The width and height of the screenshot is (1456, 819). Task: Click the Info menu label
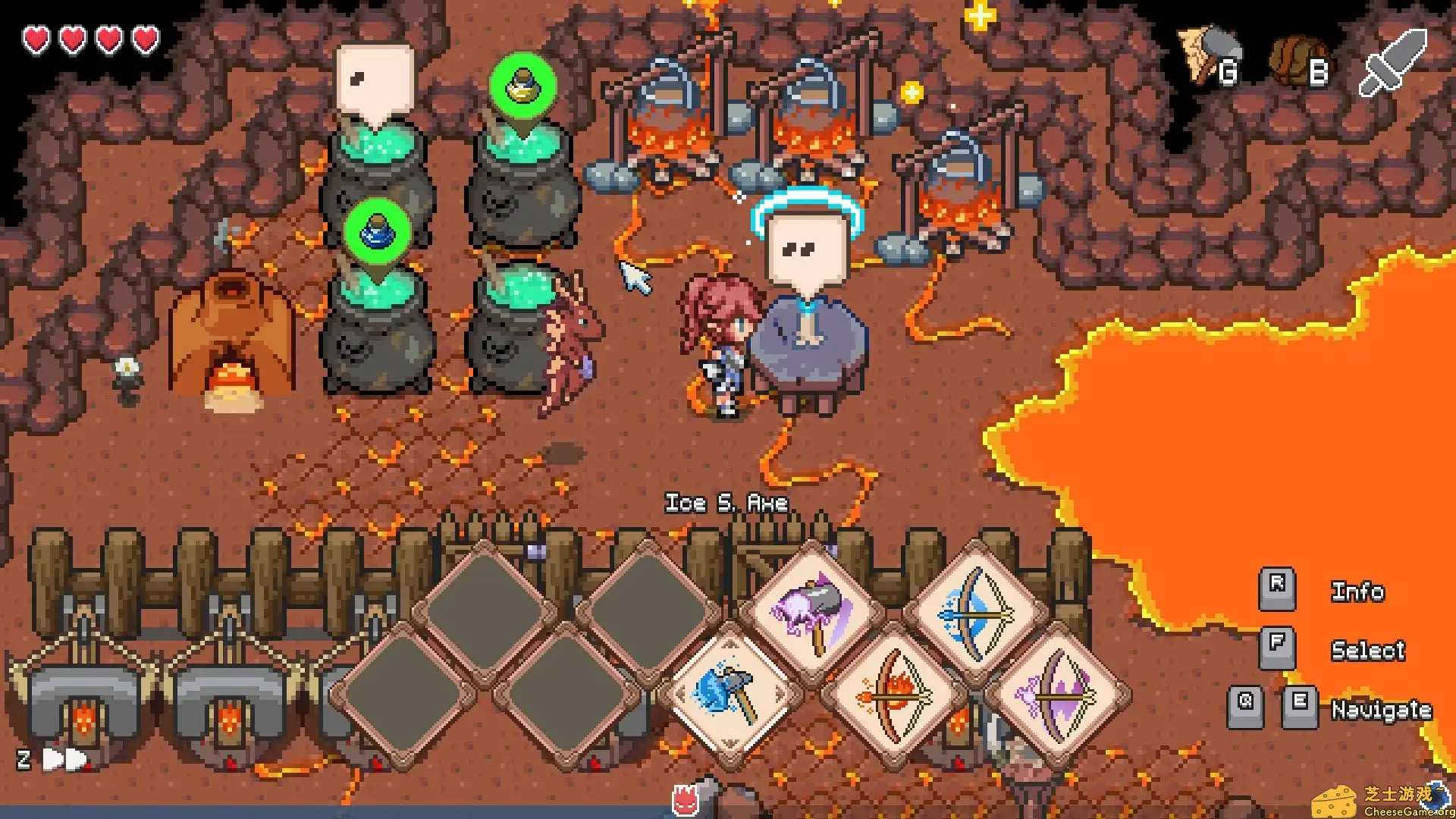coord(1357,592)
